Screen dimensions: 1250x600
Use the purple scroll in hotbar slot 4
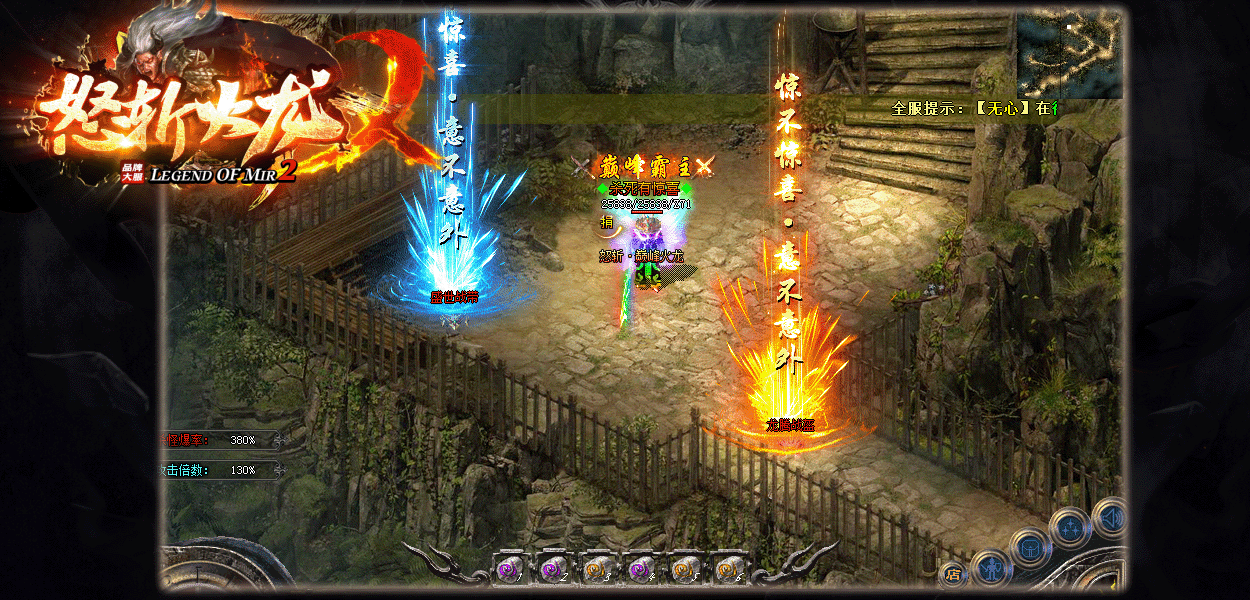641,569
